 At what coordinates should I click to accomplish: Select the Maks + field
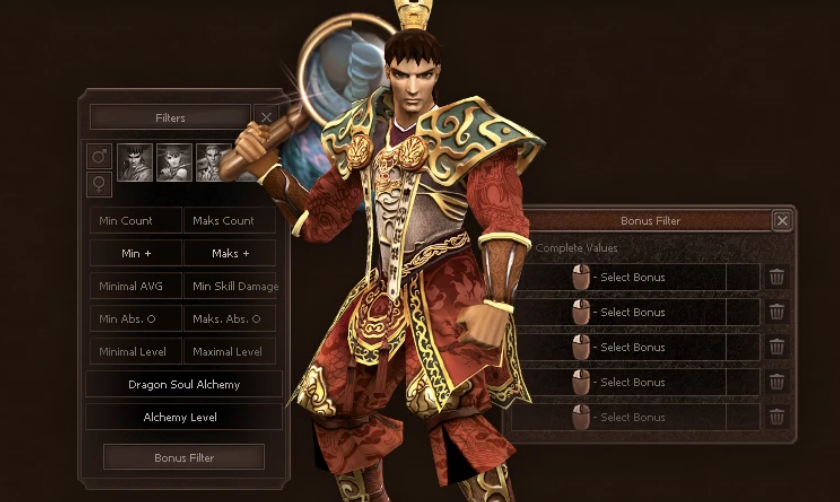[230, 254]
